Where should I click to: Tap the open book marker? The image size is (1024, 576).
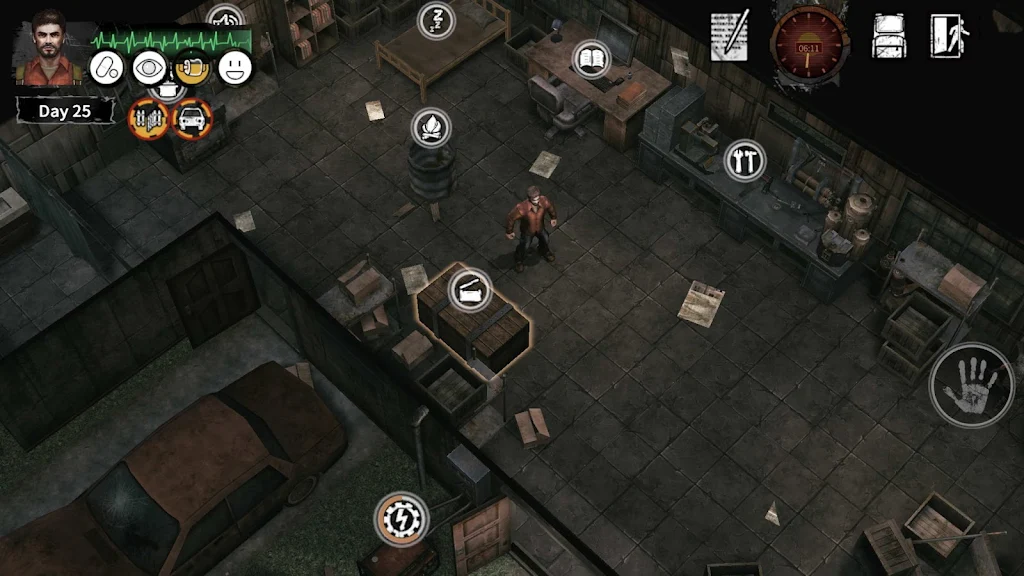coord(592,58)
